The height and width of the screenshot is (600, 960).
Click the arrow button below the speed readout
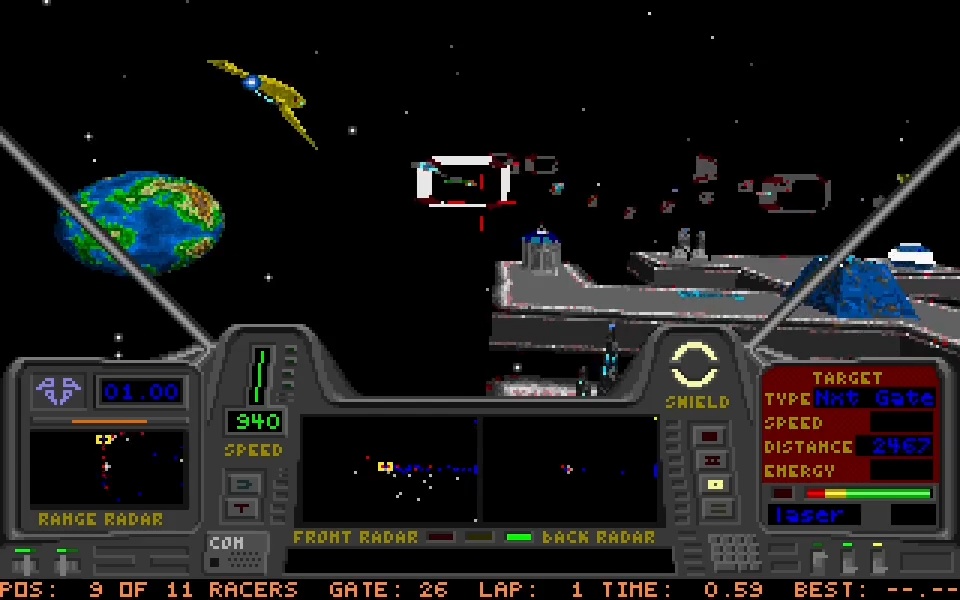[244, 485]
